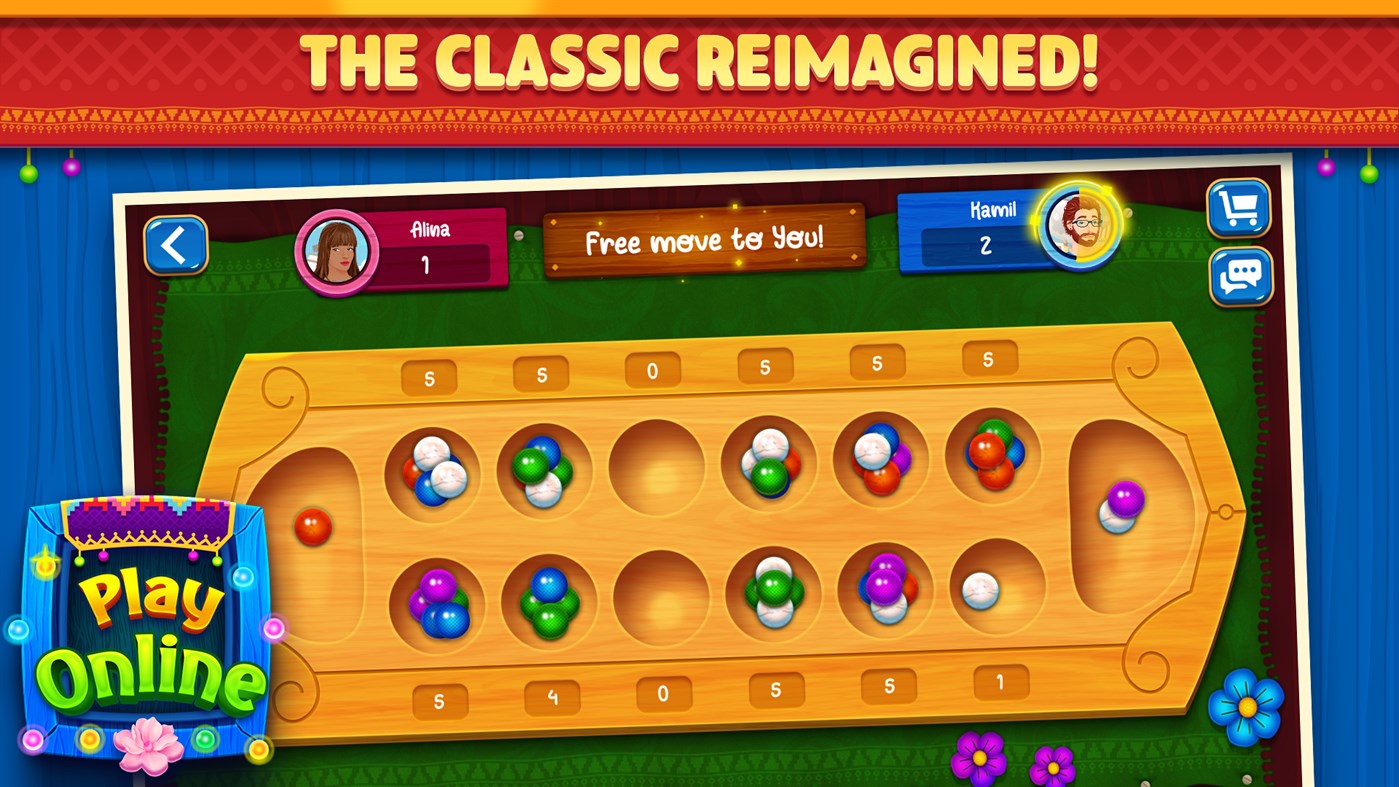Viewport: 1399px width, 787px height.
Task: Click the back arrow to exit match
Action: [x=176, y=245]
